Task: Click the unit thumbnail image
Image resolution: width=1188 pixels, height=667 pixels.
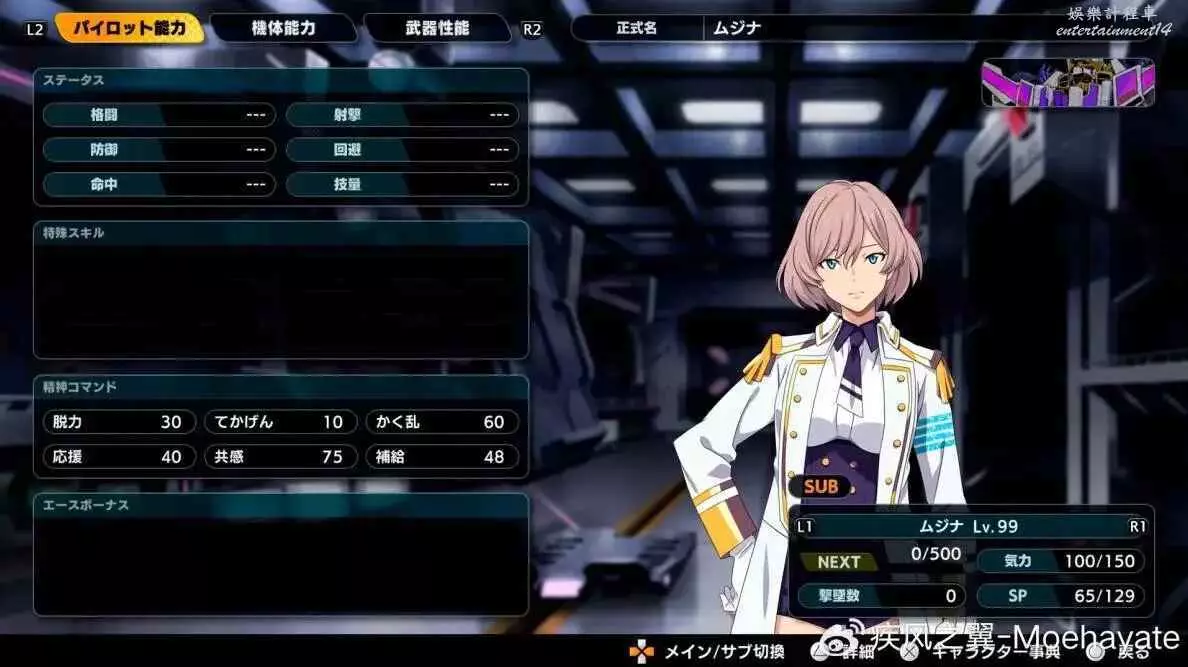Action: pos(1068,83)
